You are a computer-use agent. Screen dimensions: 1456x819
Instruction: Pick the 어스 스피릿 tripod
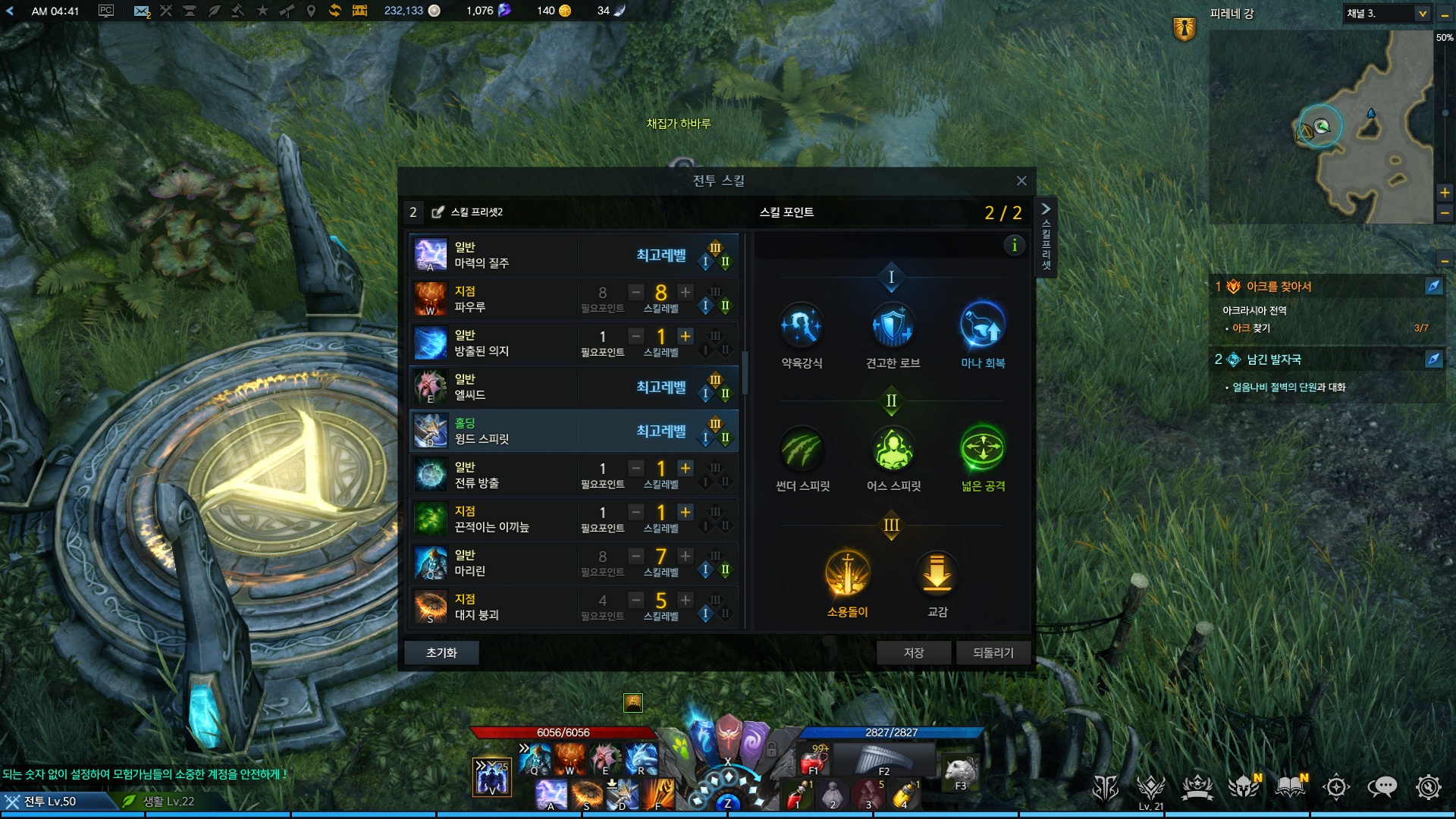pos(893,449)
